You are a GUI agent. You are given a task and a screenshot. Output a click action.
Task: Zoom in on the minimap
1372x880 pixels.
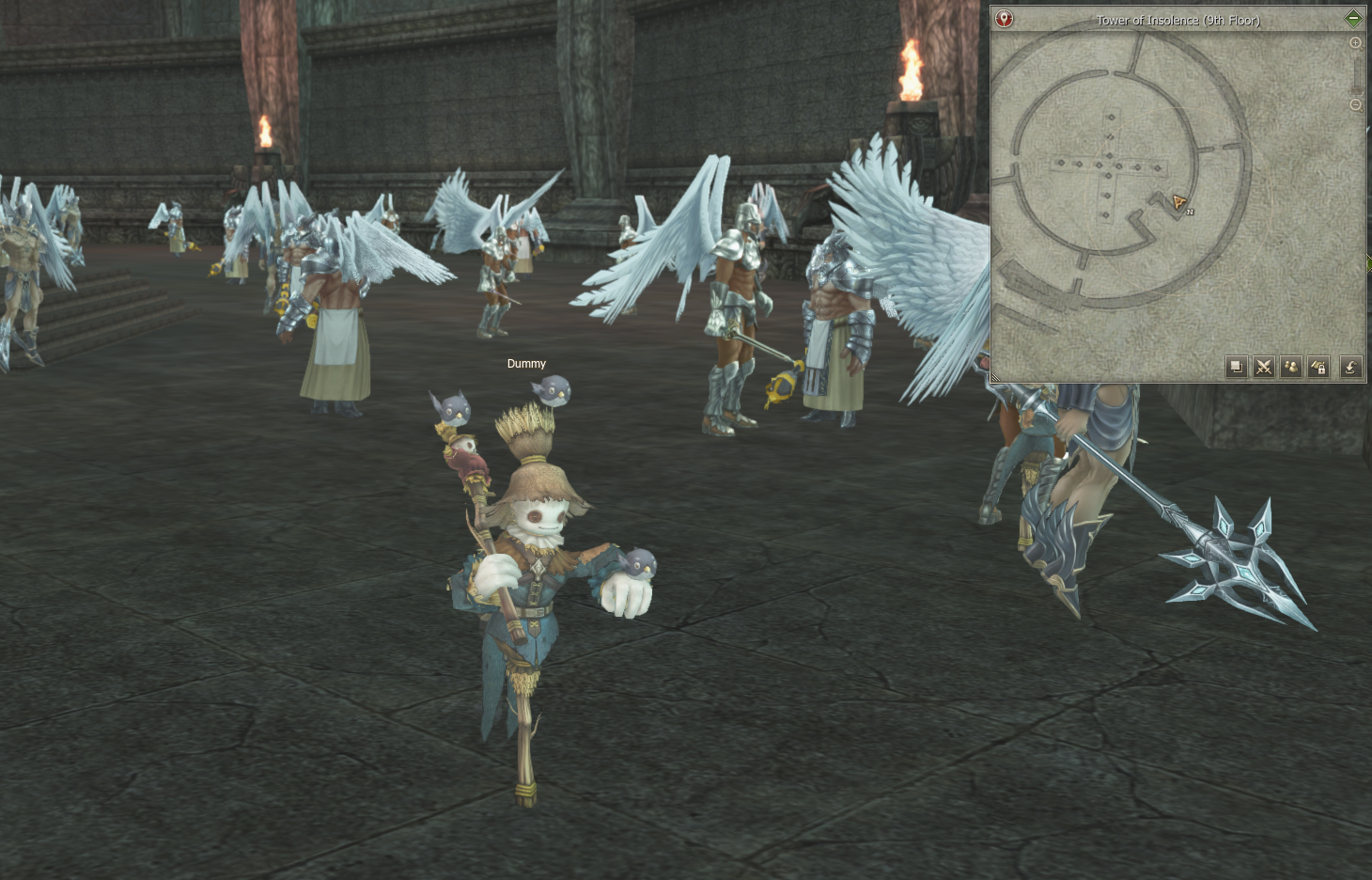[x=1355, y=43]
